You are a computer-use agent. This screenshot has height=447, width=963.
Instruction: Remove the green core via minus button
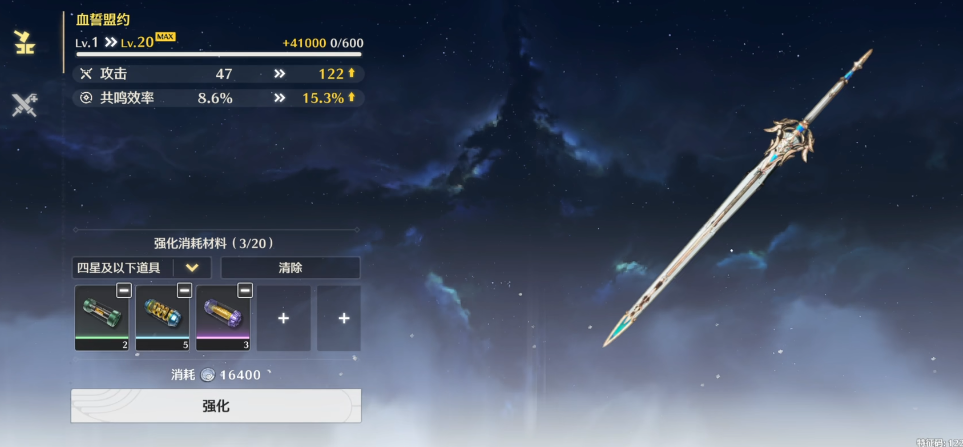(x=123, y=290)
